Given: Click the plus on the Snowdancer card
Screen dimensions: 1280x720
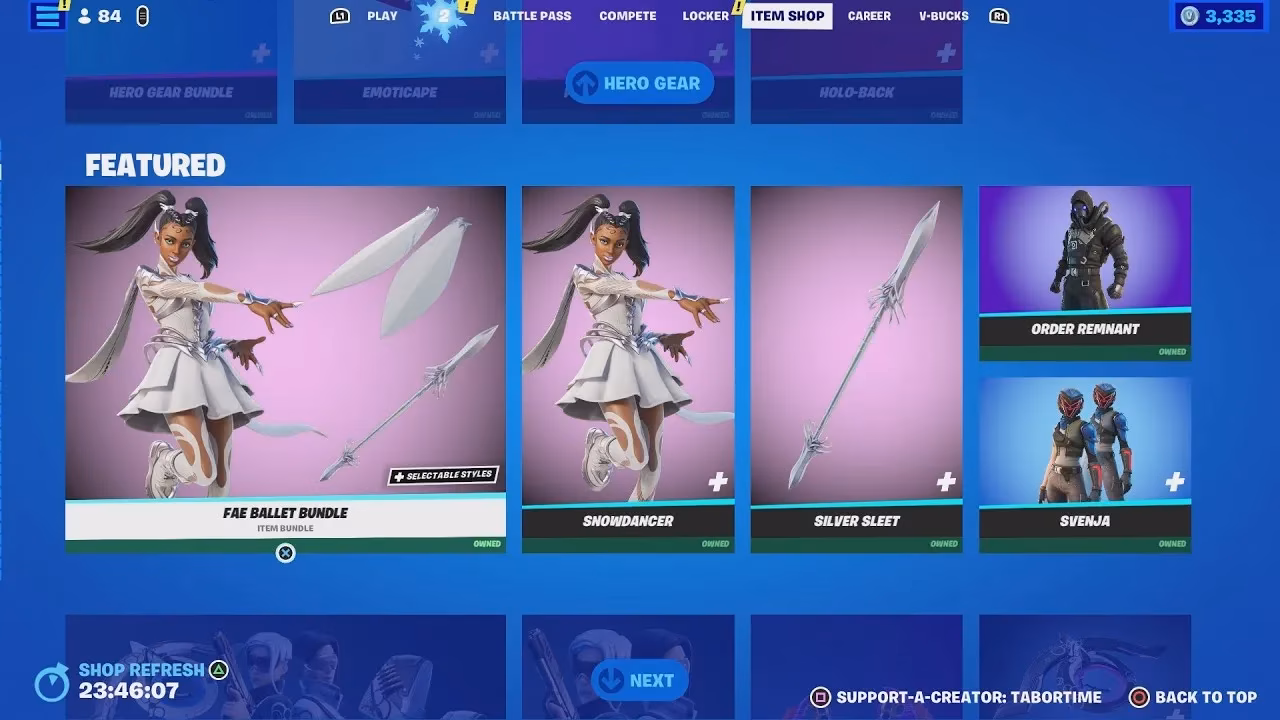Looking at the screenshot, I should 716,482.
